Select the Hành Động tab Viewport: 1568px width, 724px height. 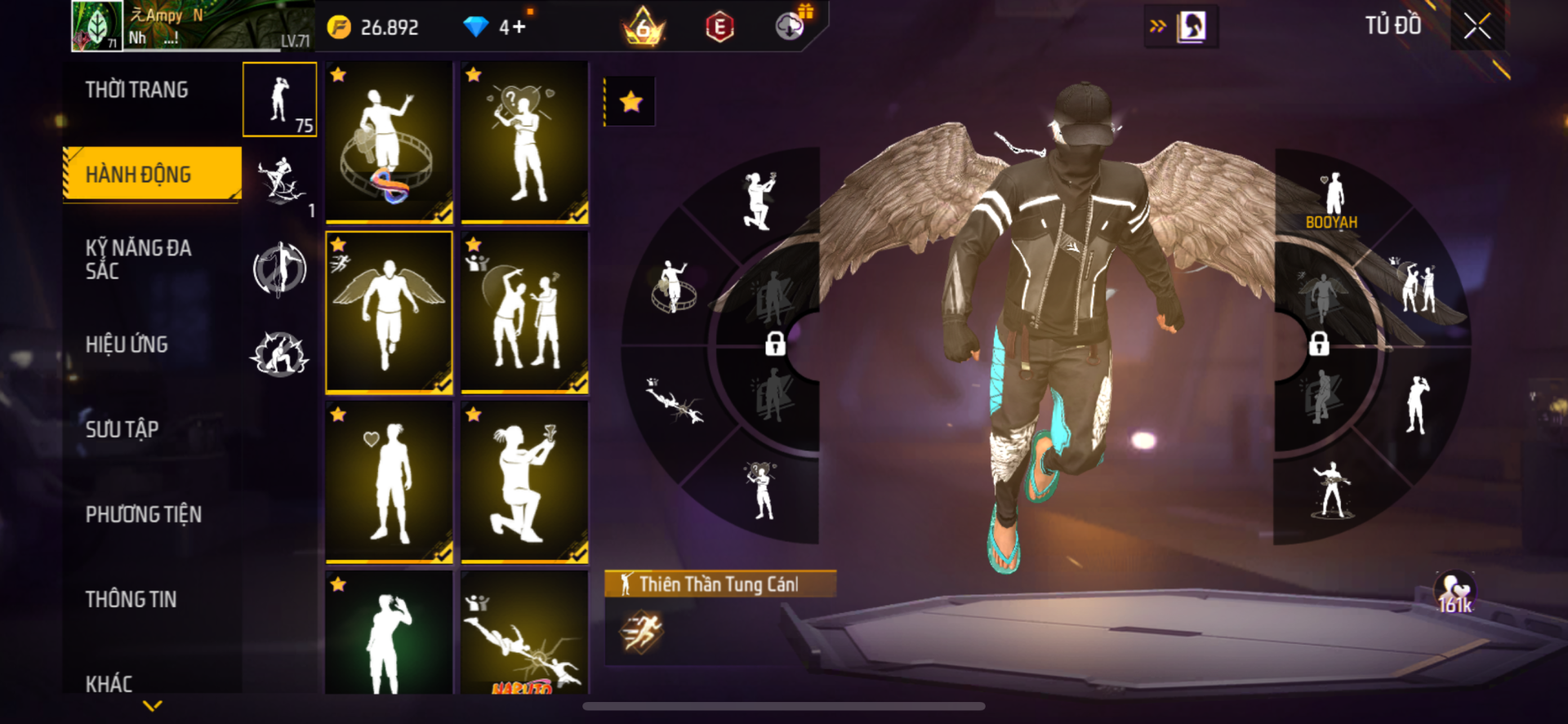click(x=138, y=174)
